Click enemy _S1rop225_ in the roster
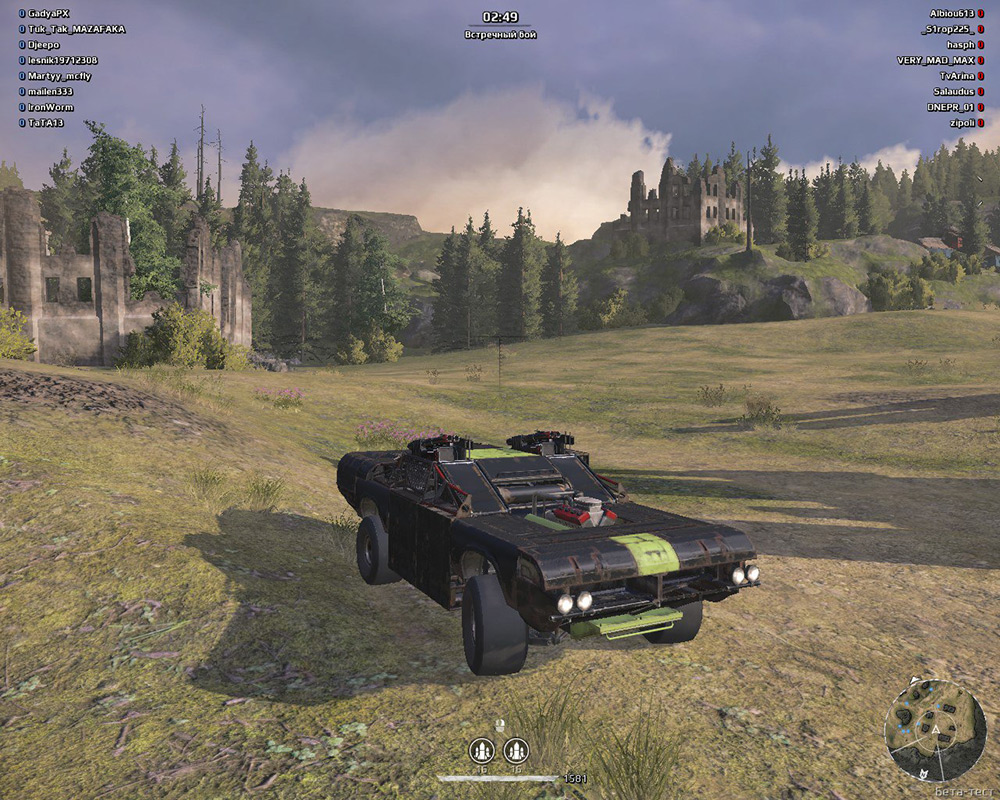1000x800 pixels. click(946, 29)
